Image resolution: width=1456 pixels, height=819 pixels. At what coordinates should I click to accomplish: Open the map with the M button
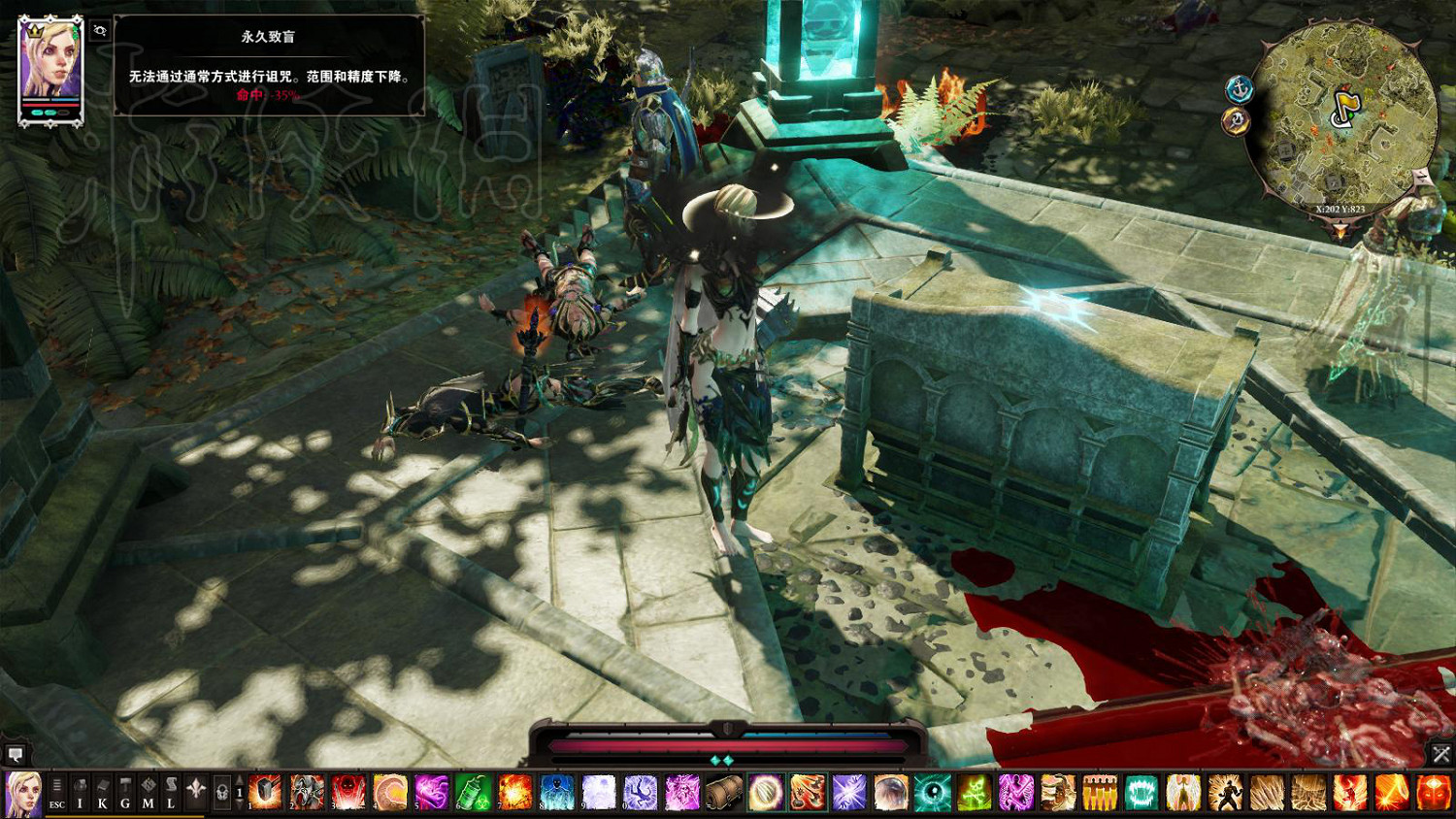(148, 793)
